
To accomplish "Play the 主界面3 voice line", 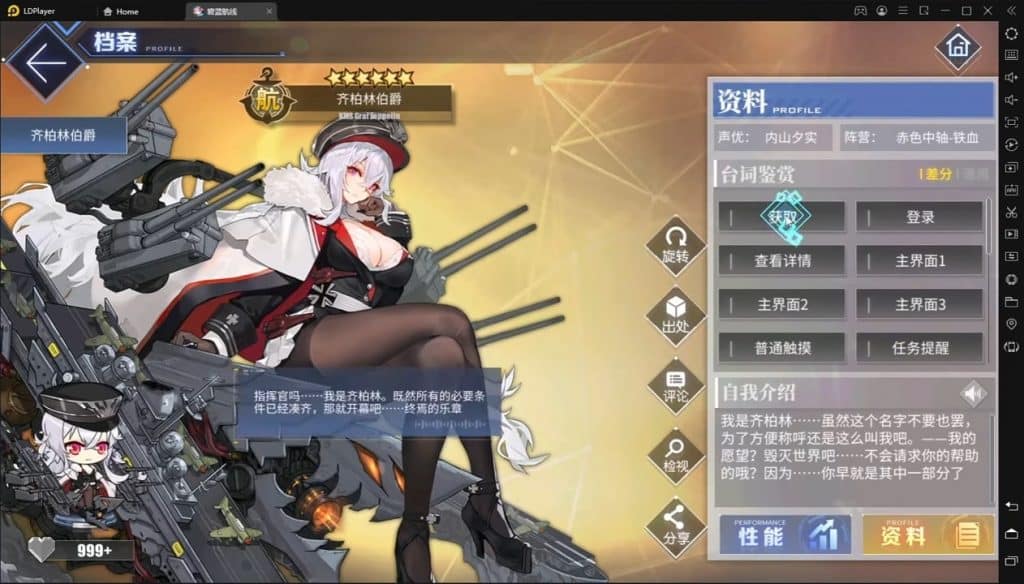I will (x=919, y=304).
